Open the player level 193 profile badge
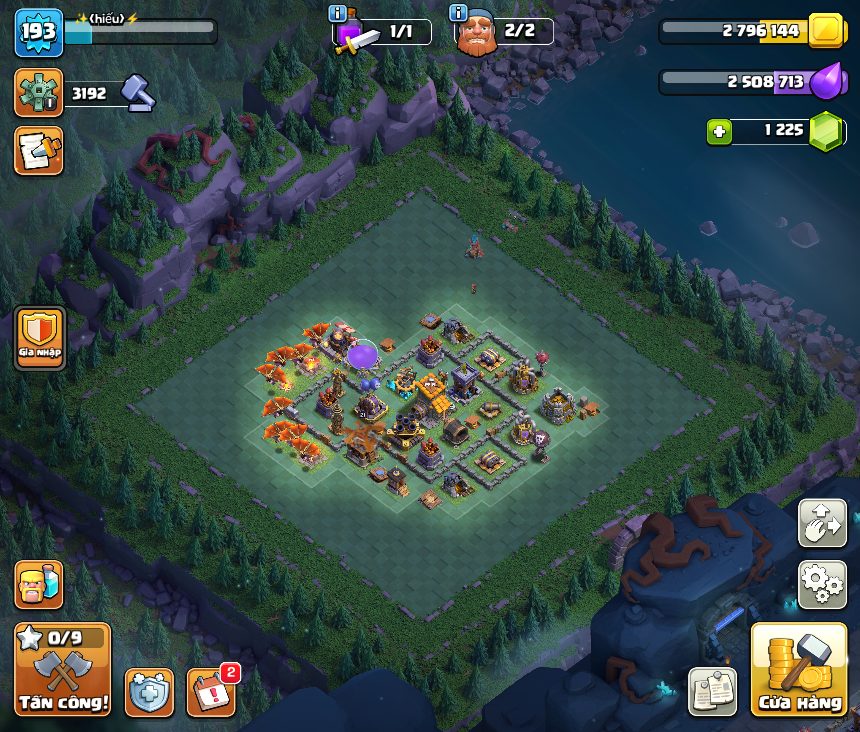This screenshot has width=860, height=732. click(39, 33)
